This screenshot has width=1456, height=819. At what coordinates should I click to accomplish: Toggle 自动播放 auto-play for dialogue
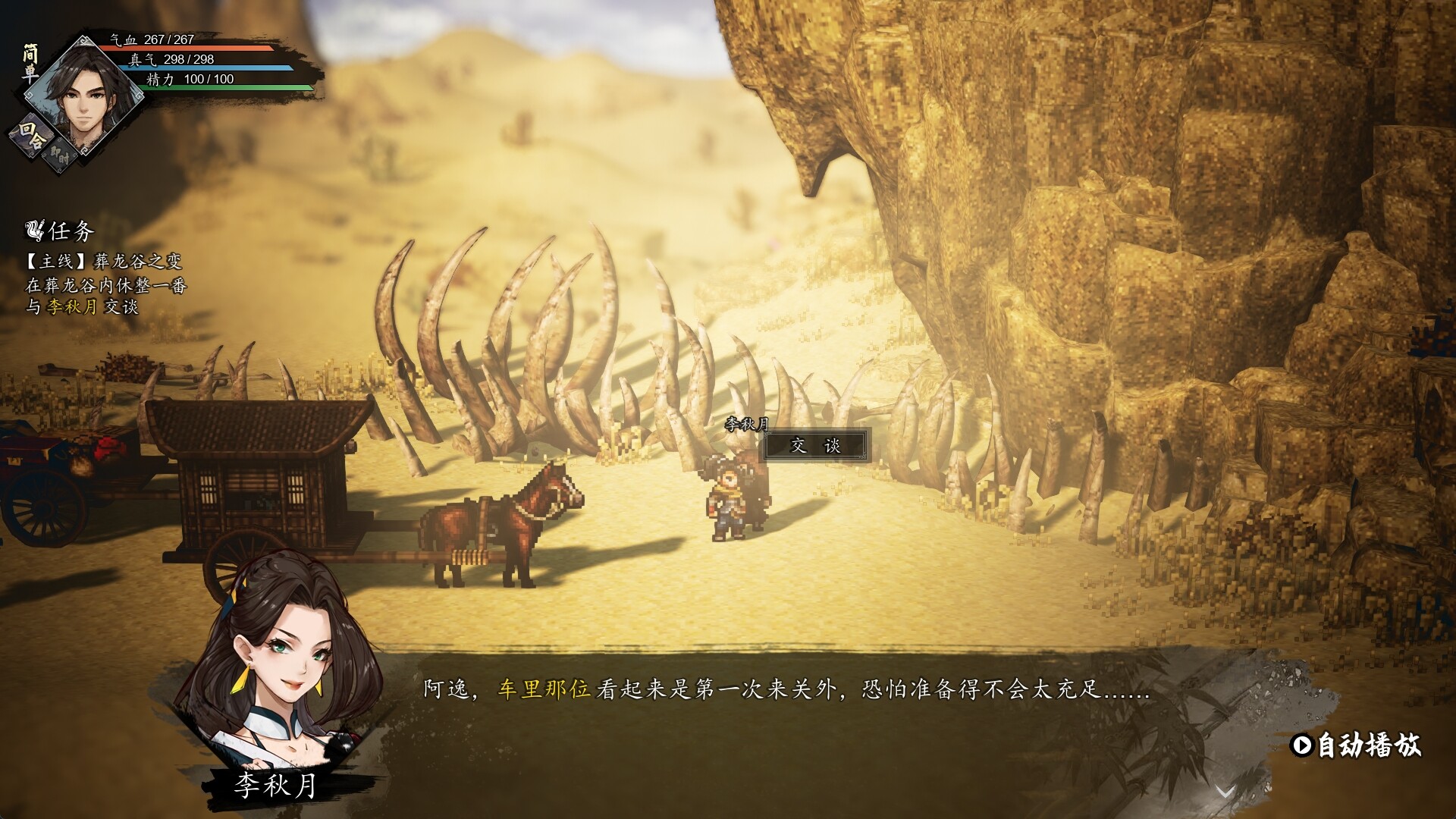1356,745
